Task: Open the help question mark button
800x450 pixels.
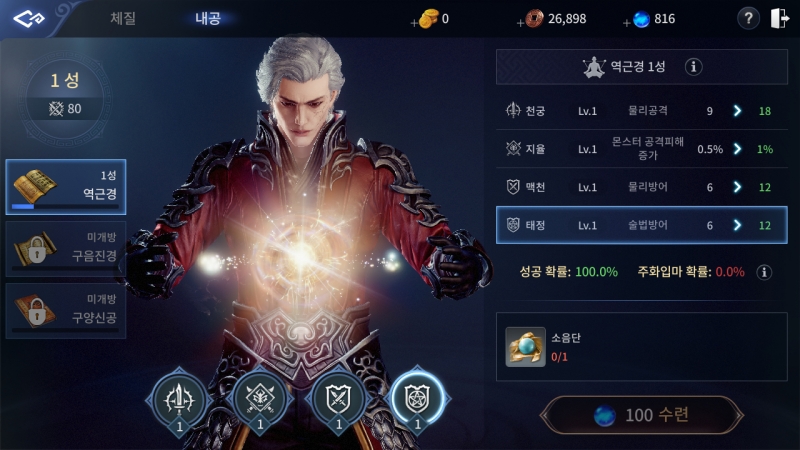Action: point(748,18)
